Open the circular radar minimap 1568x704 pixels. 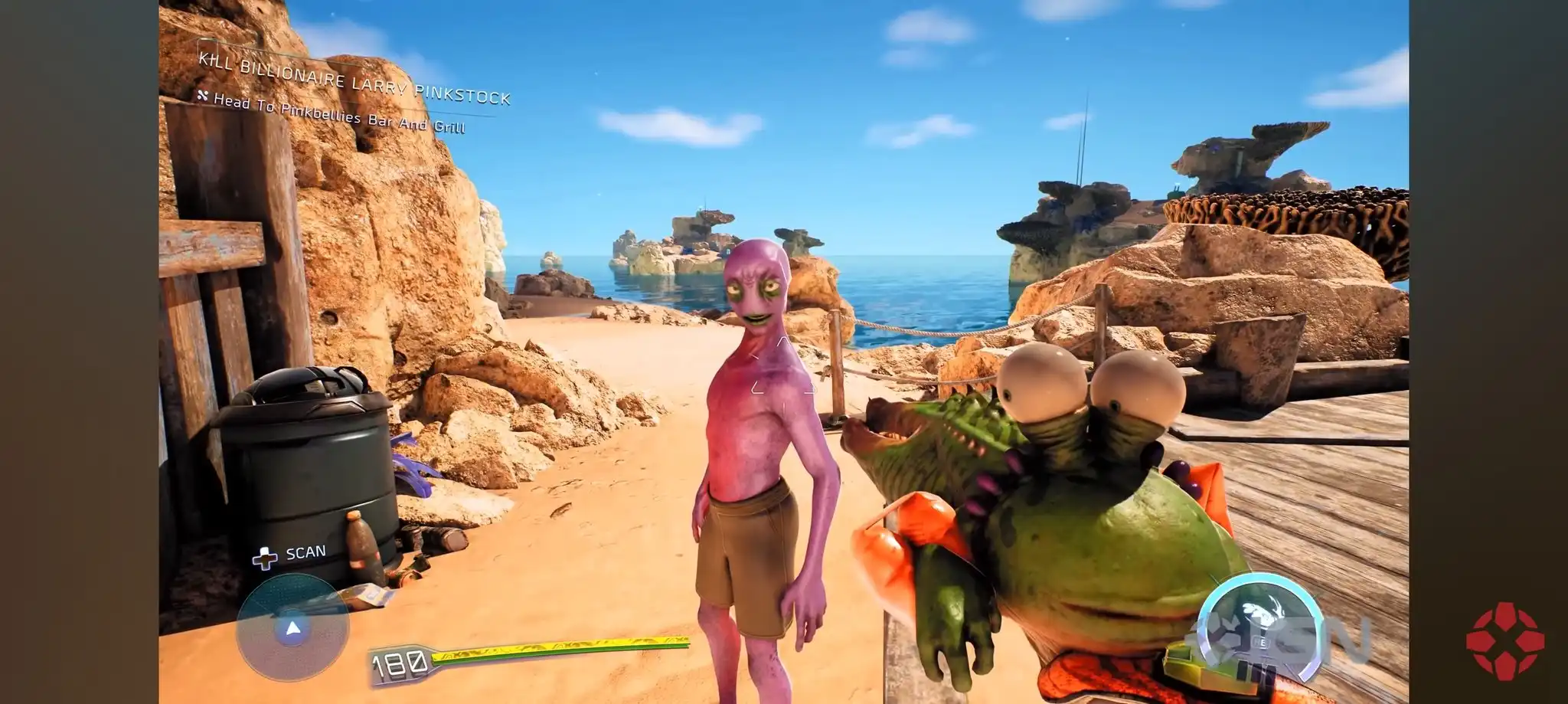pyautogui.click(x=292, y=627)
